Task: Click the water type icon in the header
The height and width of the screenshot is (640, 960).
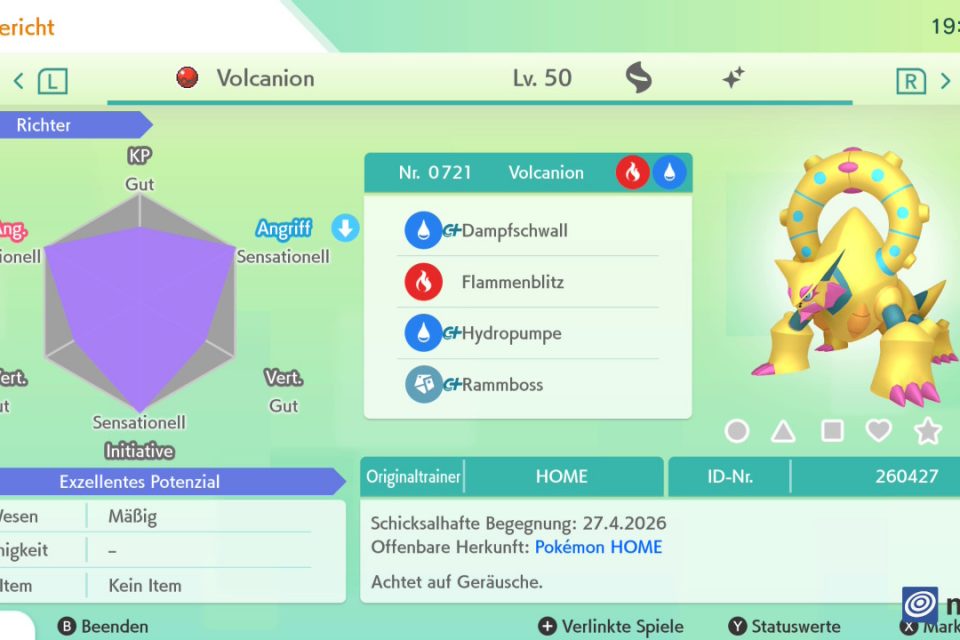Action: pyautogui.click(x=669, y=173)
